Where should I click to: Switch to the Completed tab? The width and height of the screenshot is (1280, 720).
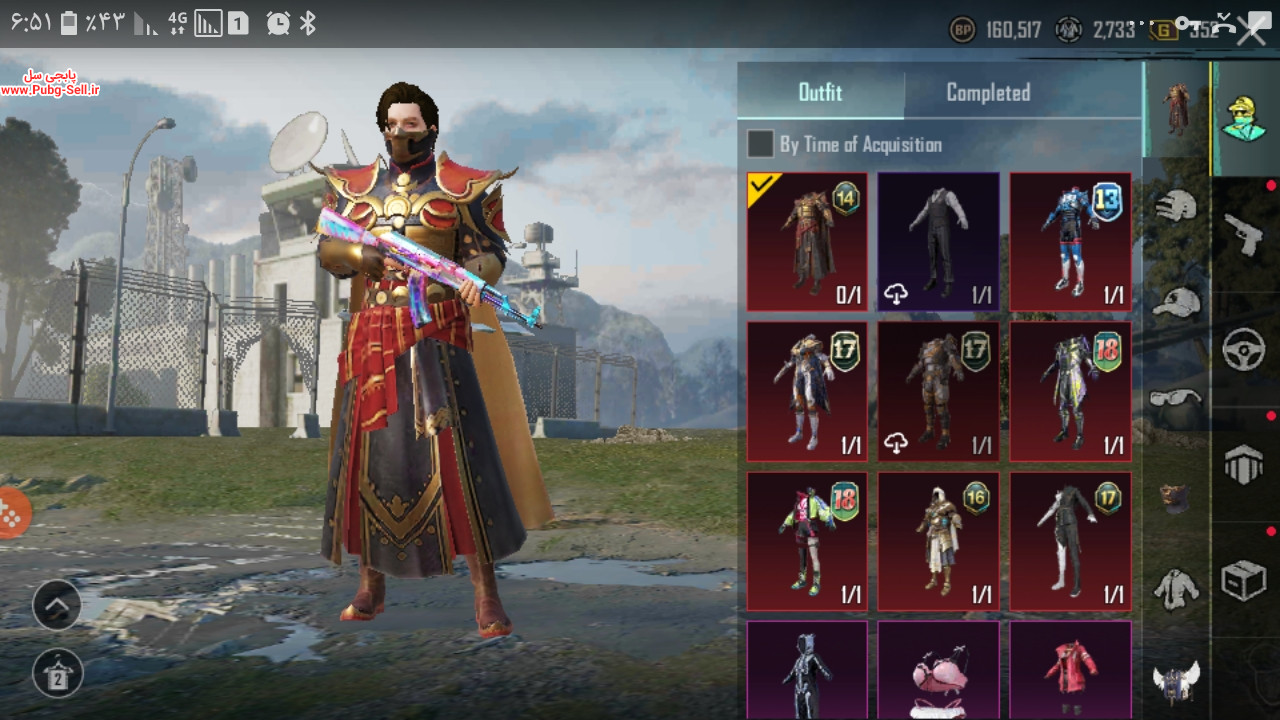pyautogui.click(x=988, y=93)
